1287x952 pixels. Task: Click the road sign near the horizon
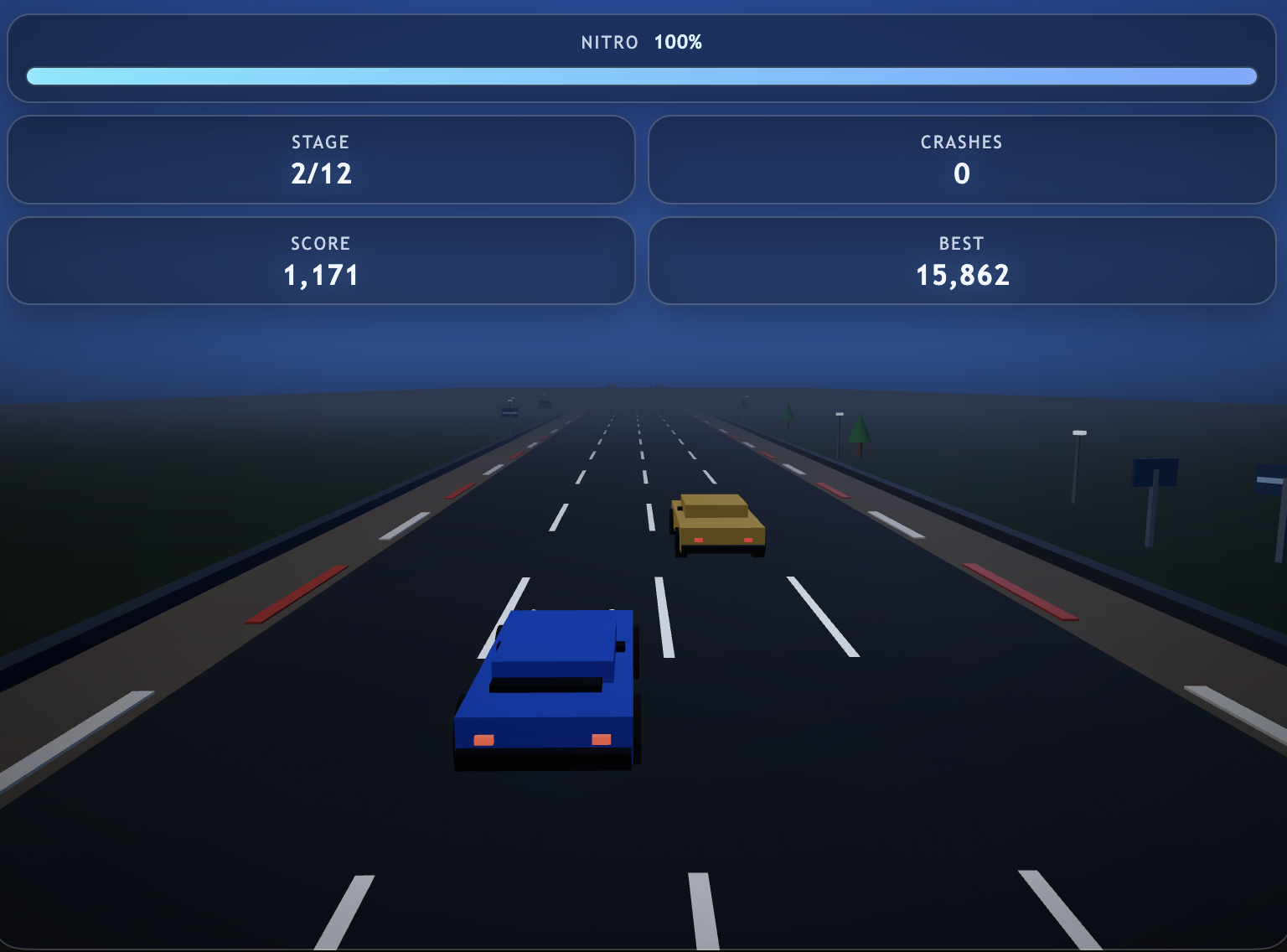(509, 412)
